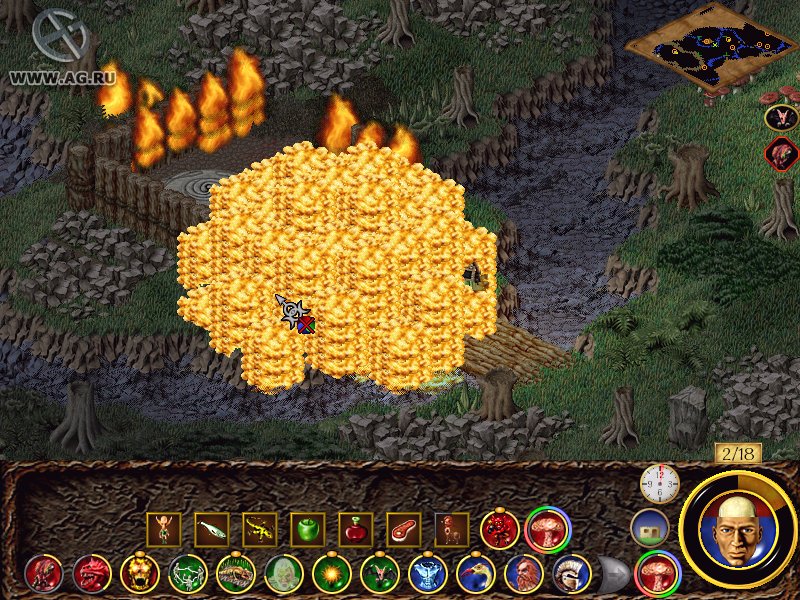Activate the dancing skeletons spell
The height and width of the screenshot is (600, 800).
188,574
